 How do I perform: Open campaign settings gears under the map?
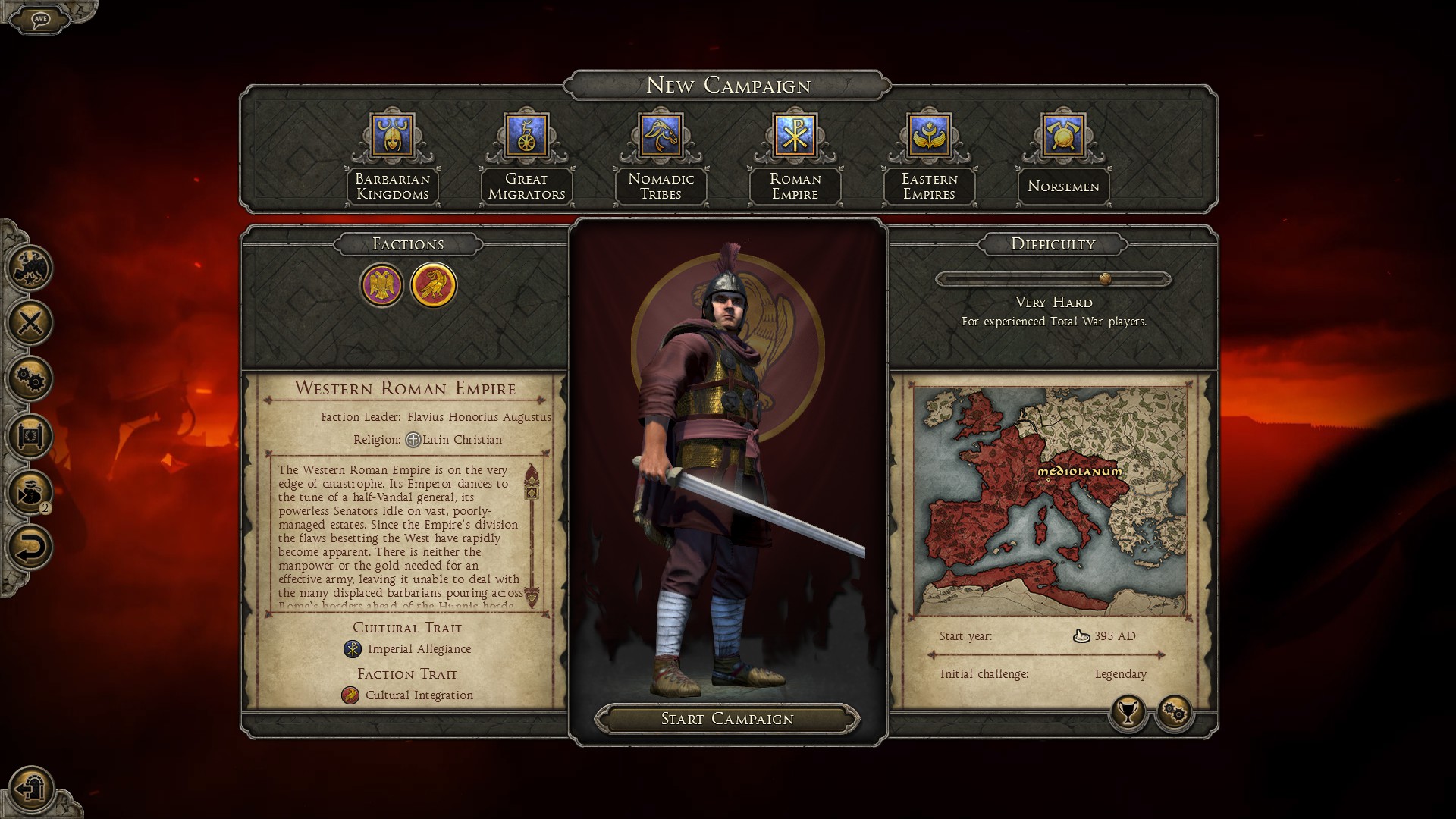point(1174,712)
